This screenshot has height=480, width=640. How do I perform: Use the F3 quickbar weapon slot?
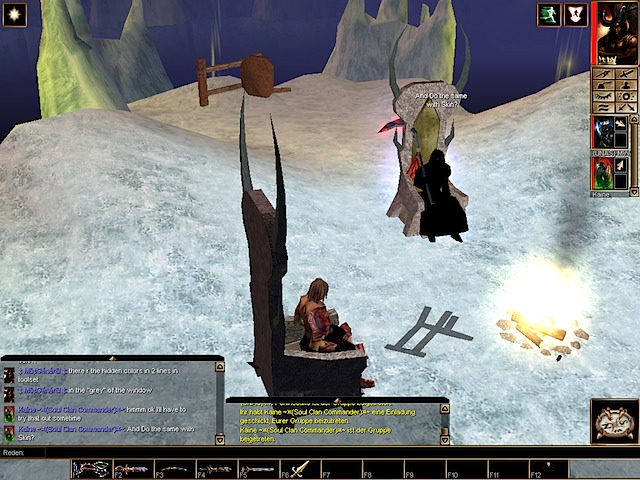point(175,469)
